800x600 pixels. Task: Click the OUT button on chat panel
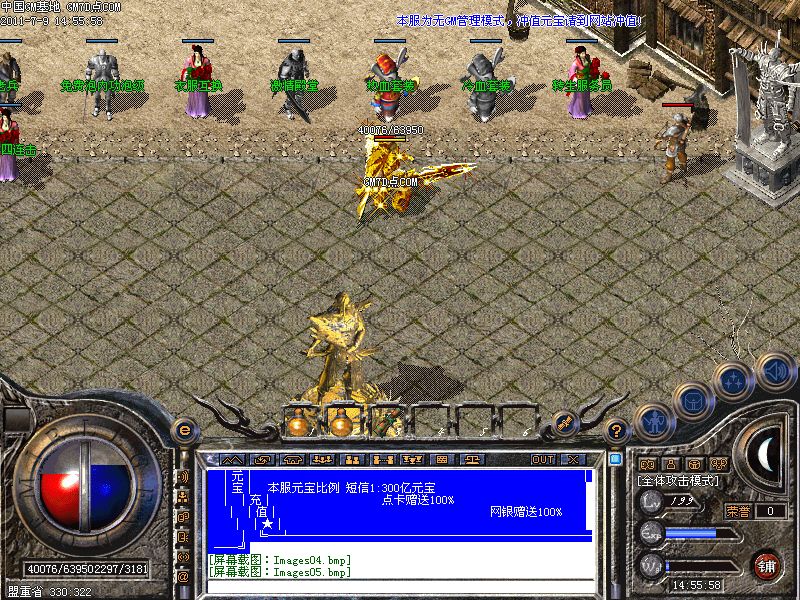(542, 459)
